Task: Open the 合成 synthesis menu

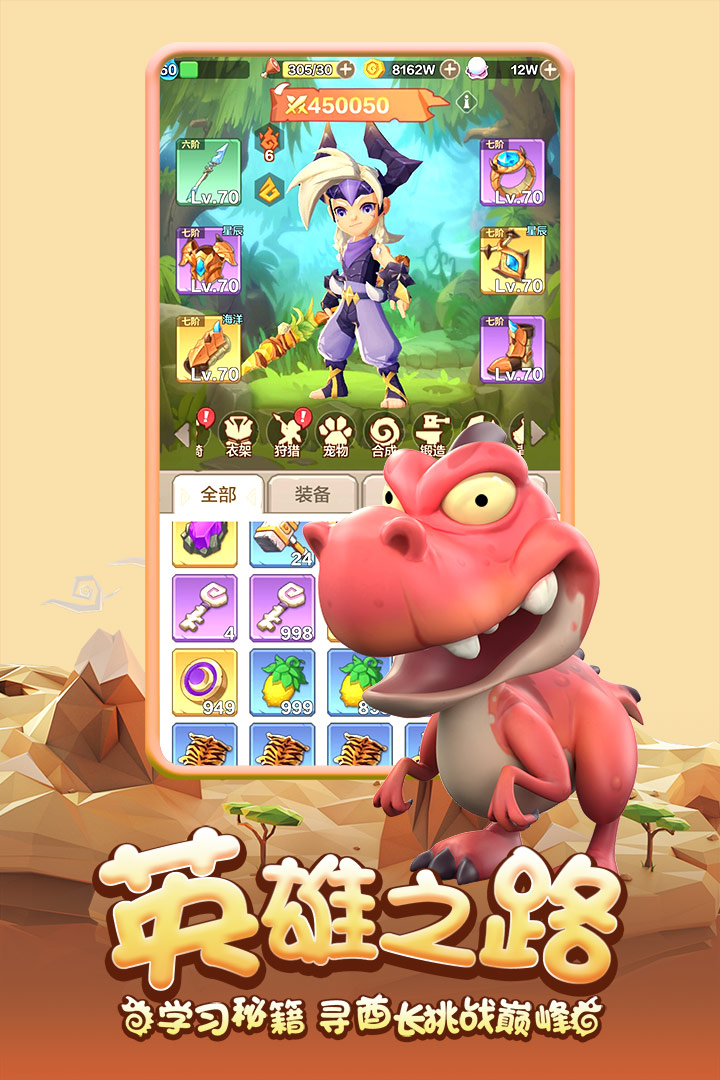Action: [x=385, y=435]
